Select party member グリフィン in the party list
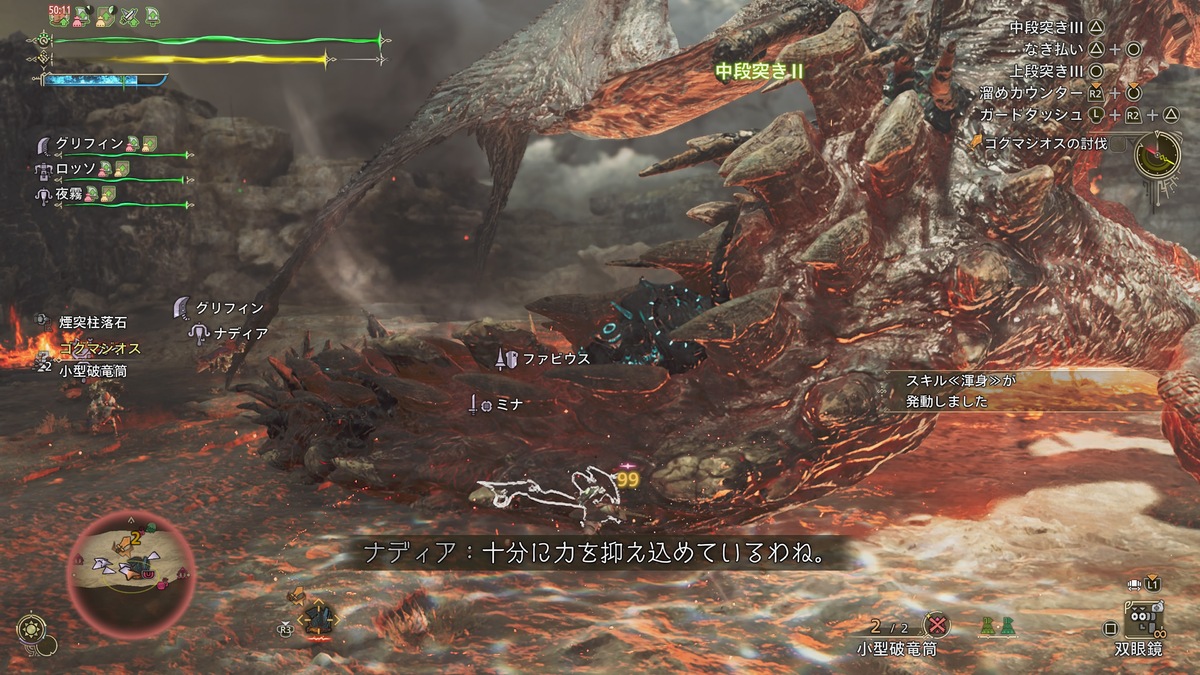This screenshot has width=1200, height=675. pos(88,143)
